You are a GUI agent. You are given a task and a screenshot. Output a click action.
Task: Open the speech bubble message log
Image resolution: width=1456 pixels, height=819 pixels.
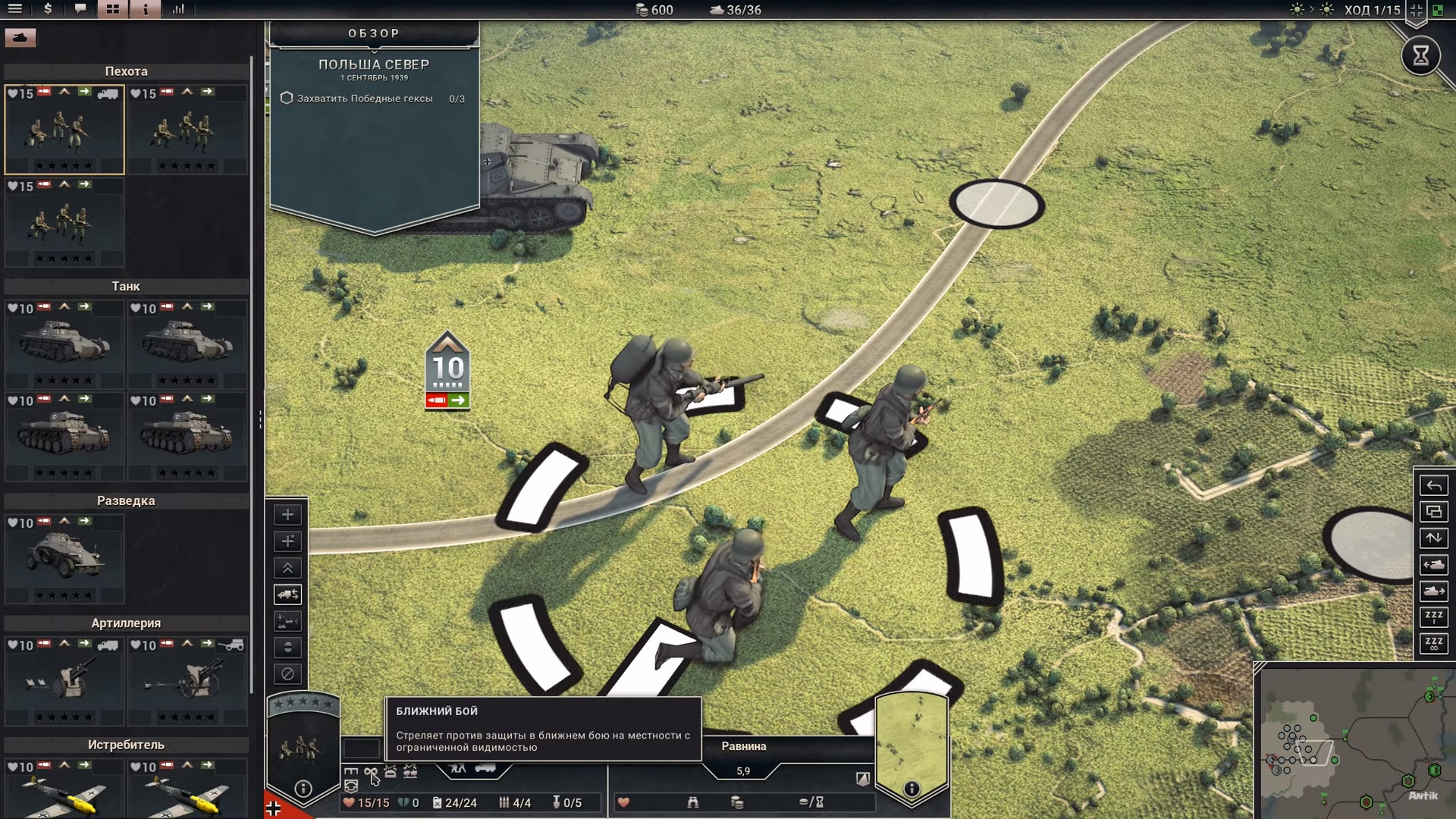point(80,9)
